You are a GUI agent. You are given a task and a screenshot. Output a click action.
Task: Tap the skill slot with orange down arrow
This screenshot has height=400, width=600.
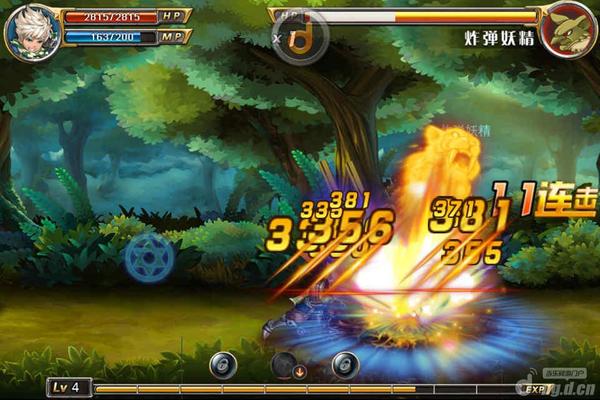point(286,366)
